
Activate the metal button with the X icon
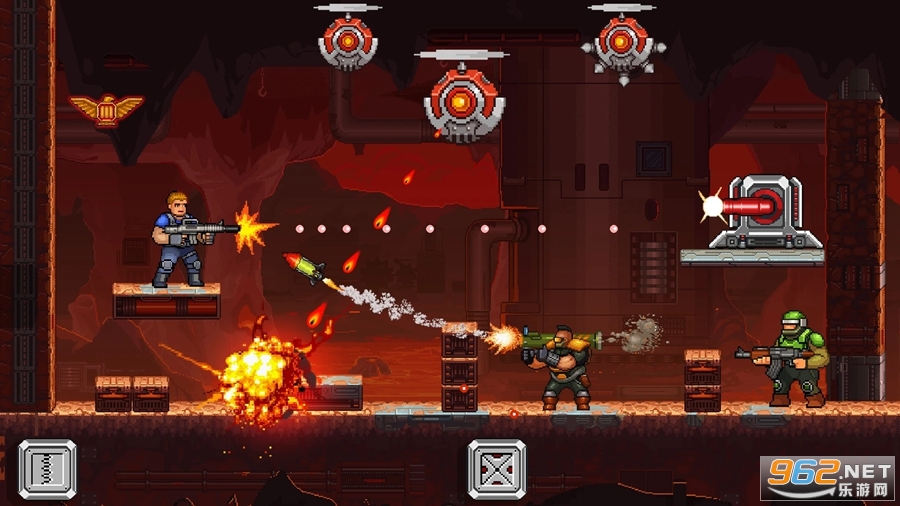pos(497,469)
